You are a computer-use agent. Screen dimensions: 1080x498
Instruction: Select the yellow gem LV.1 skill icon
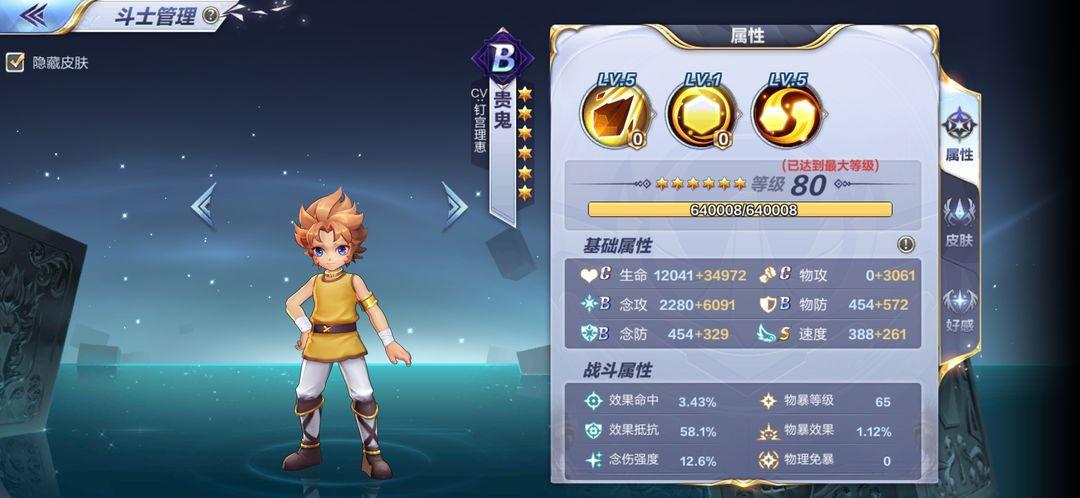point(701,114)
